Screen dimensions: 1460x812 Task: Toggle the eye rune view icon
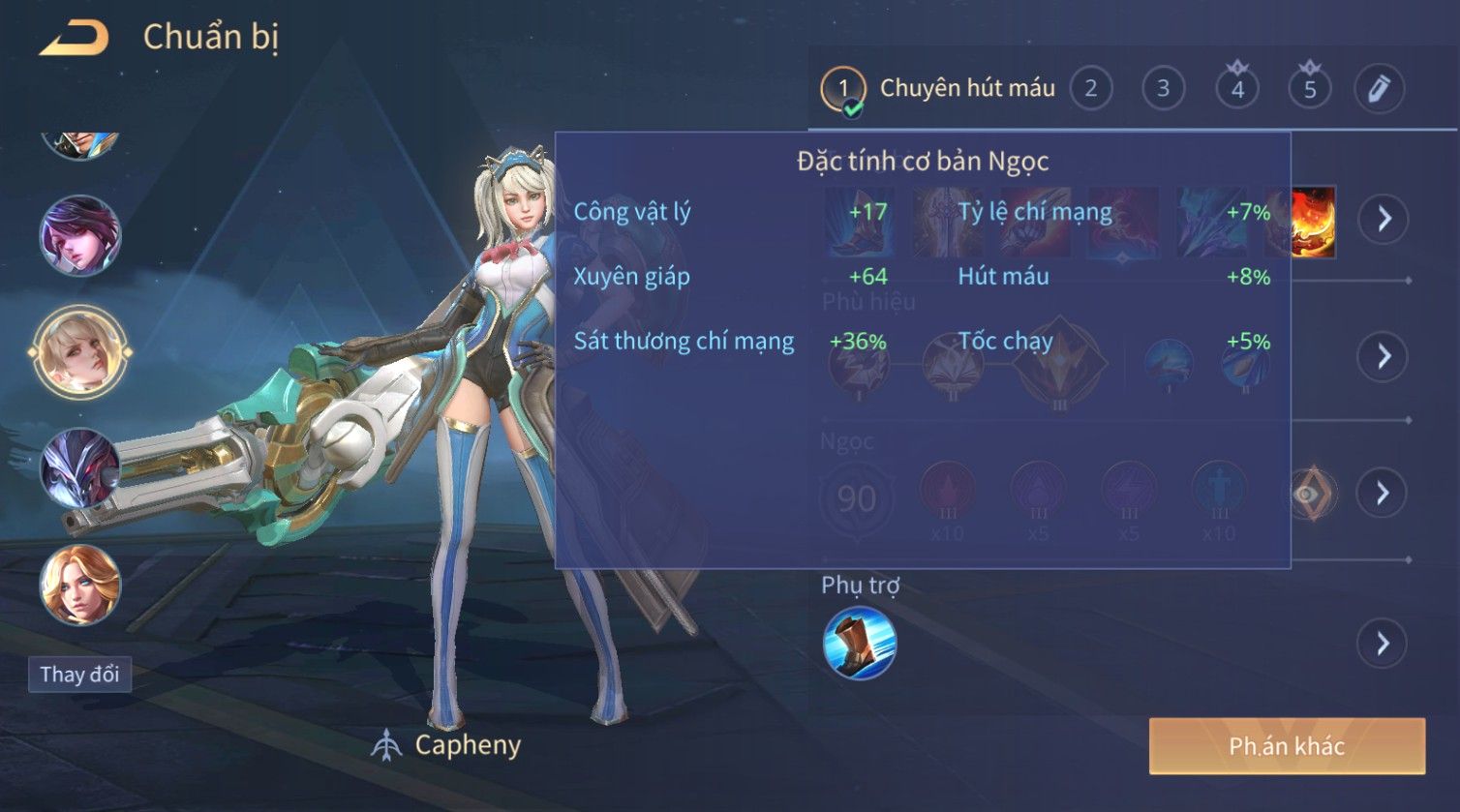pyautogui.click(x=1311, y=494)
